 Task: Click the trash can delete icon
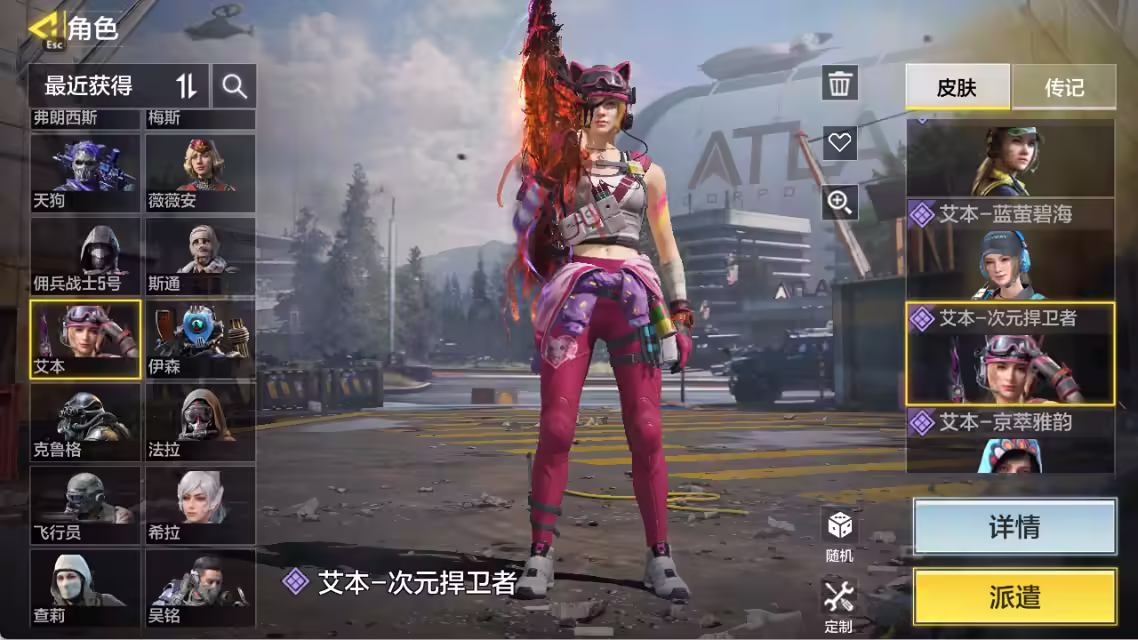coord(840,84)
